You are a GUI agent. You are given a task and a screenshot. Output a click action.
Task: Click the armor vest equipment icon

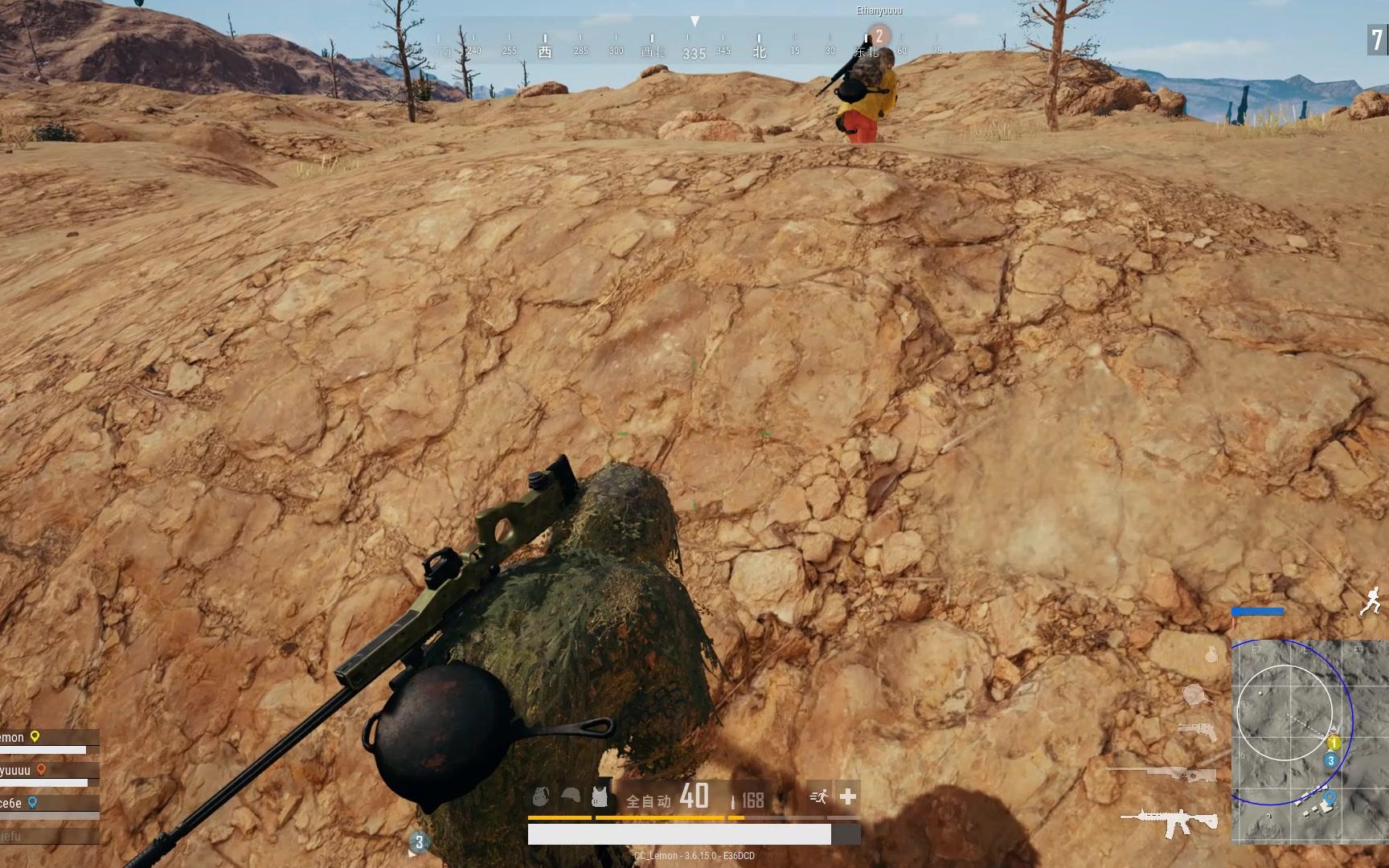(599, 796)
